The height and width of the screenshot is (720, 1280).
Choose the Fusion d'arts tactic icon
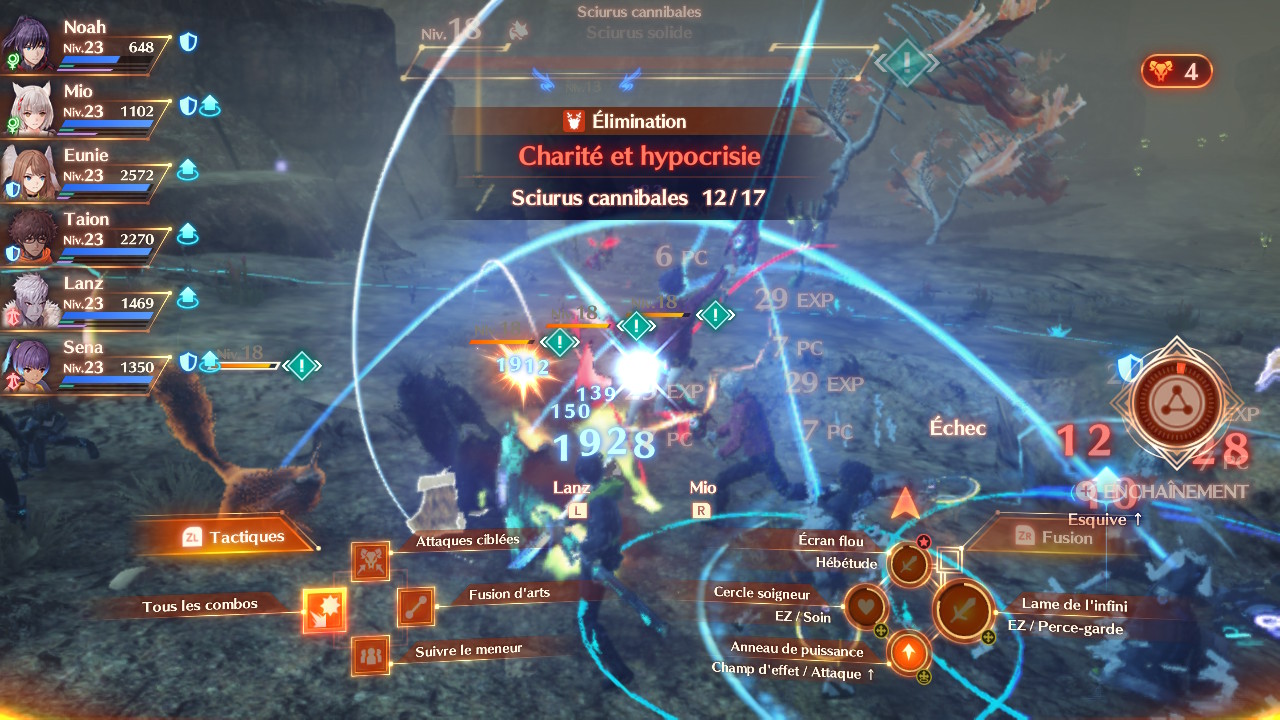416,607
